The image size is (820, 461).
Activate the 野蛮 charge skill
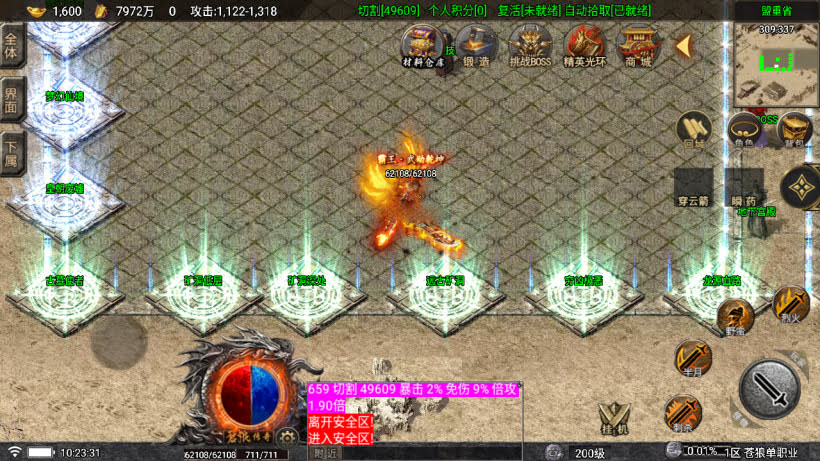(x=735, y=318)
